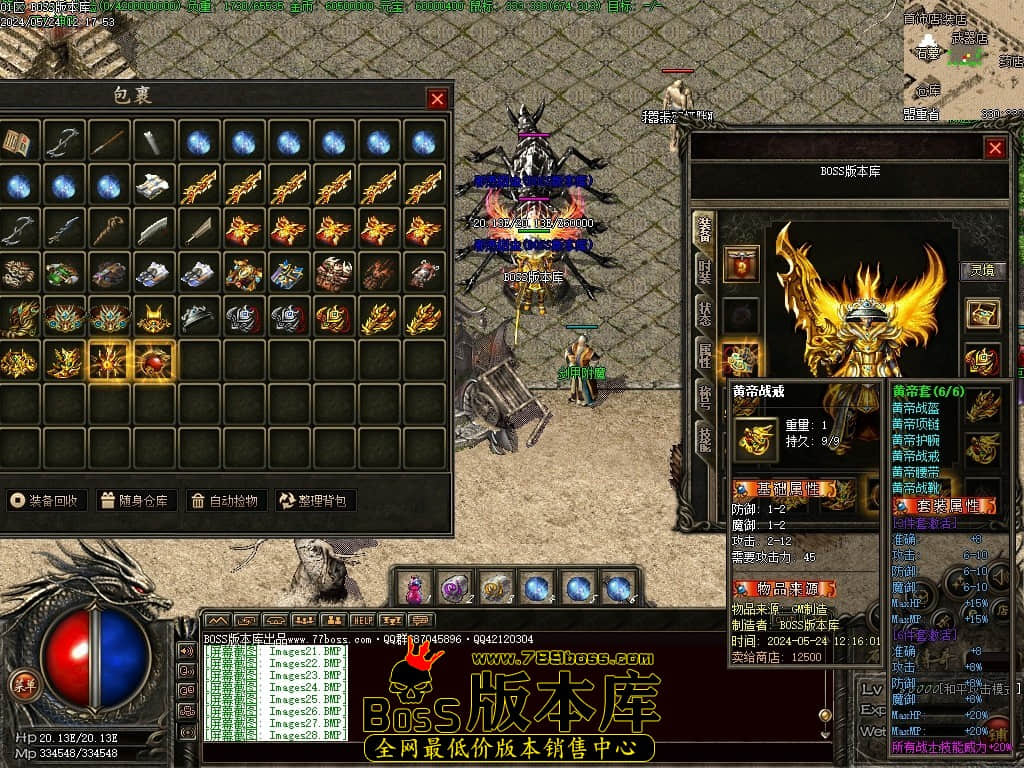The height and width of the screenshot is (768, 1024).
Task: Switch to the 称号 title tab
Action: [705, 398]
